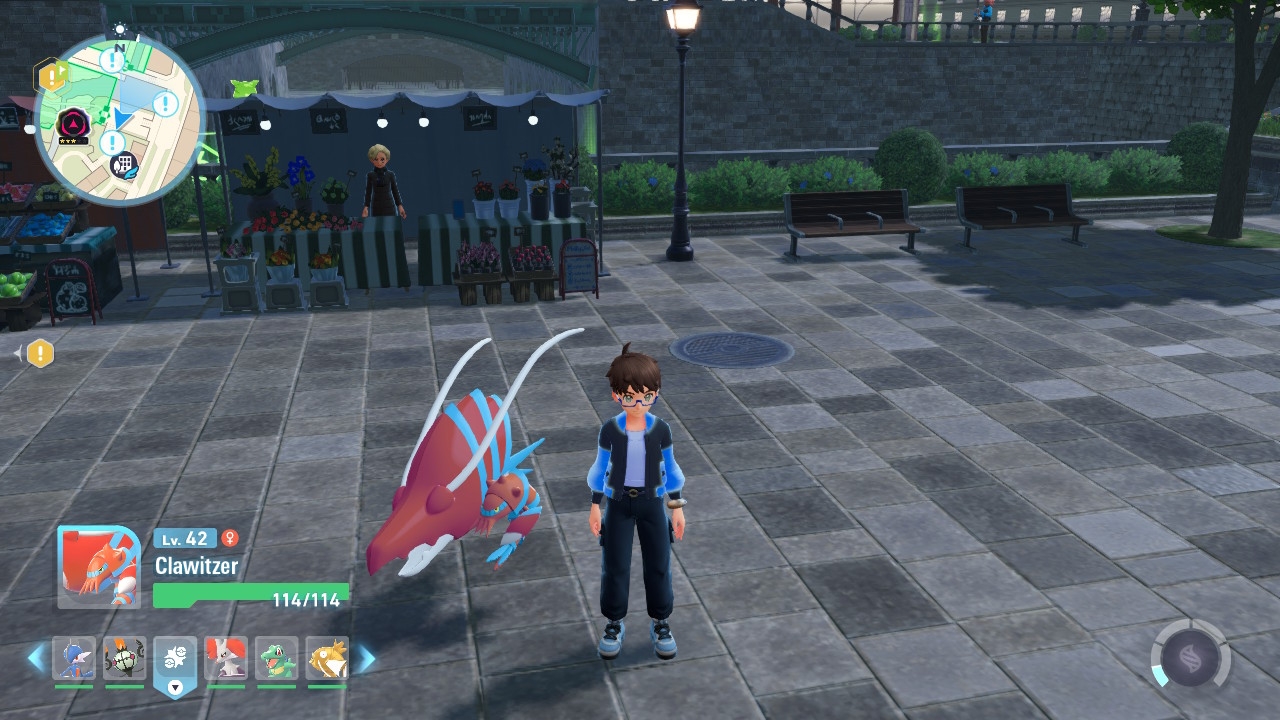The height and width of the screenshot is (720, 1280).
Task: Click the pink triangle three-star minimap marker
Action: click(73, 125)
